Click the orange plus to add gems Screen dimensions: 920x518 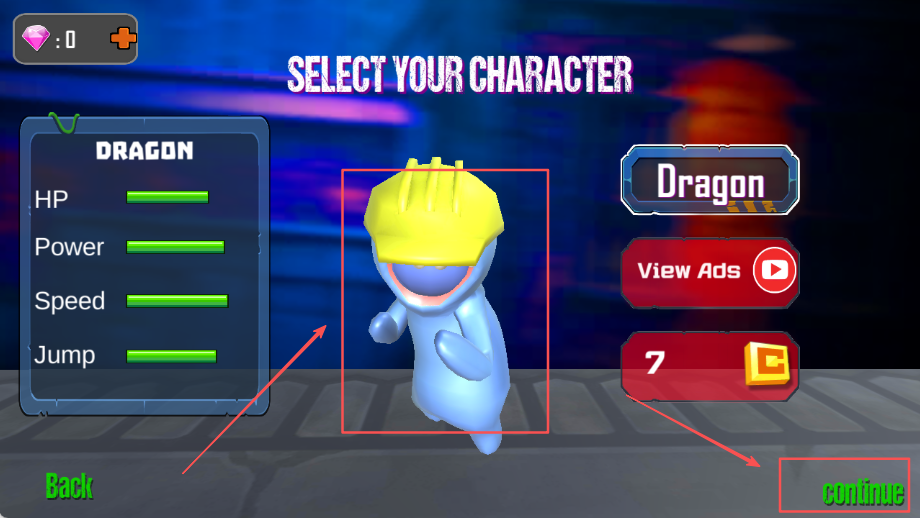tap(123, 39)
